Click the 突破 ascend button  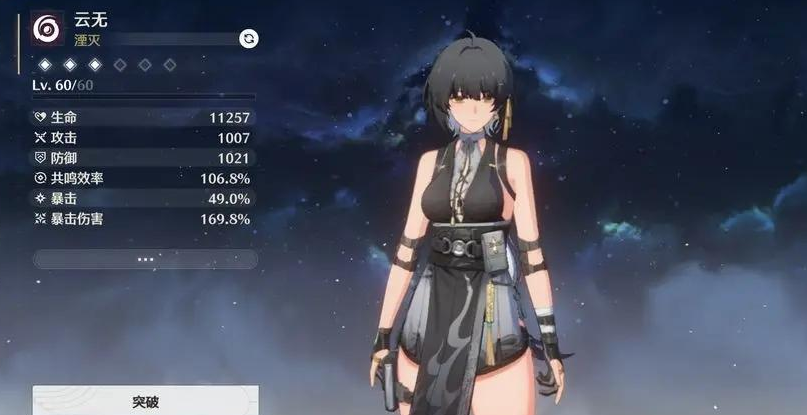(145, 401)
